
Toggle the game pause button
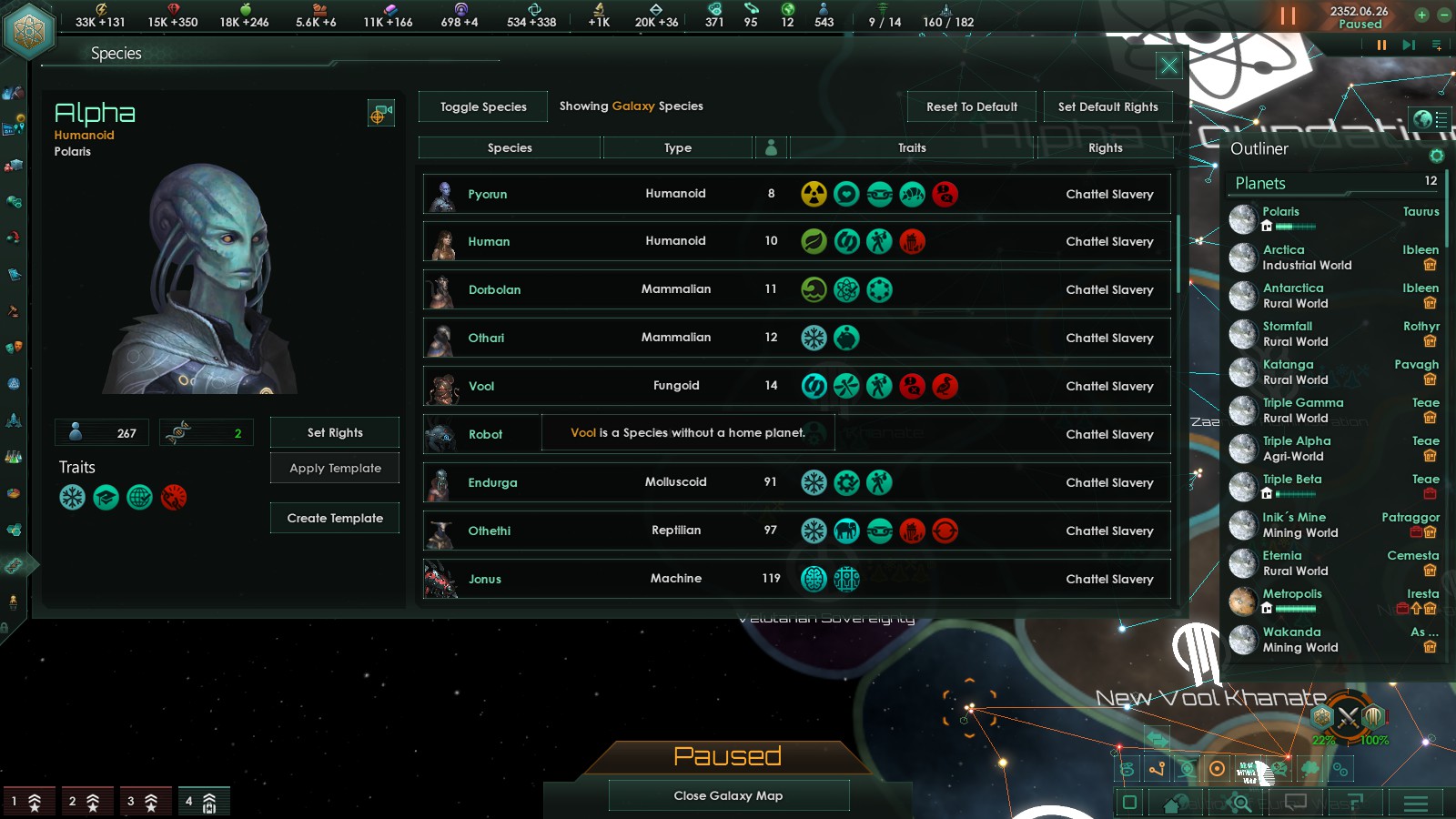(1288, 15)
